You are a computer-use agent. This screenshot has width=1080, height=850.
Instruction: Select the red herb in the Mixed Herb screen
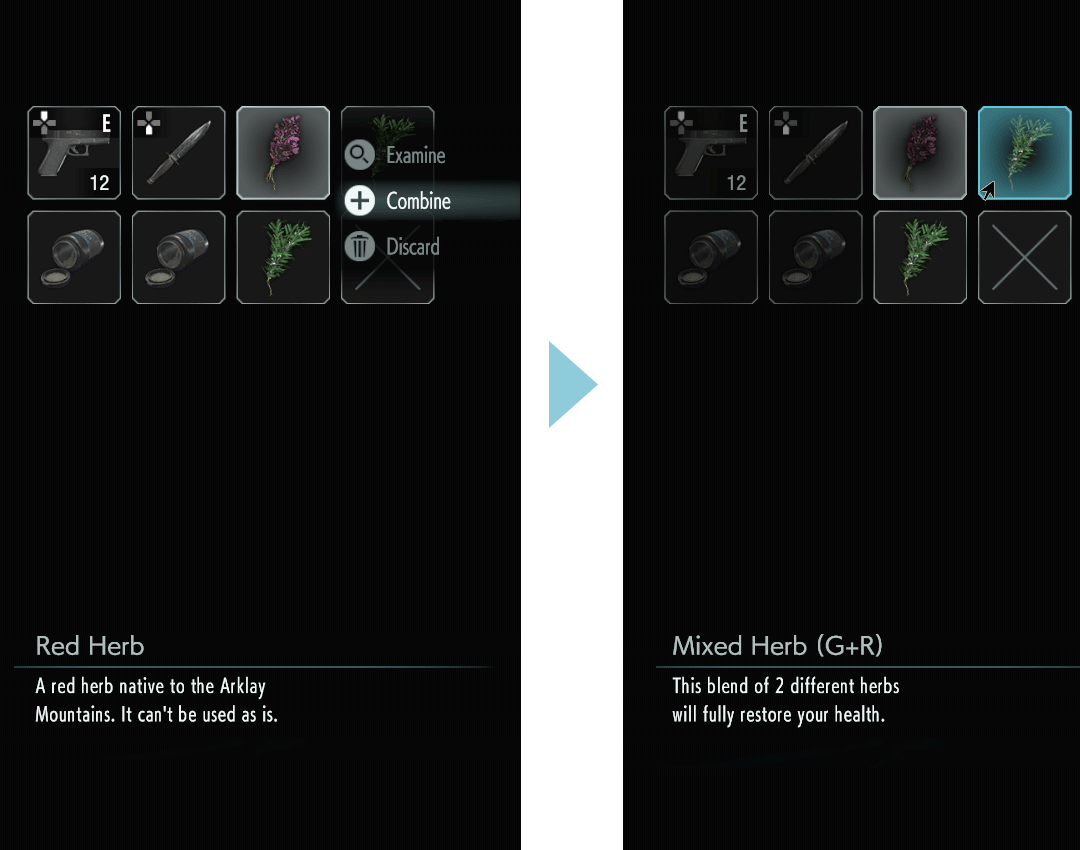tap(920, 153)
